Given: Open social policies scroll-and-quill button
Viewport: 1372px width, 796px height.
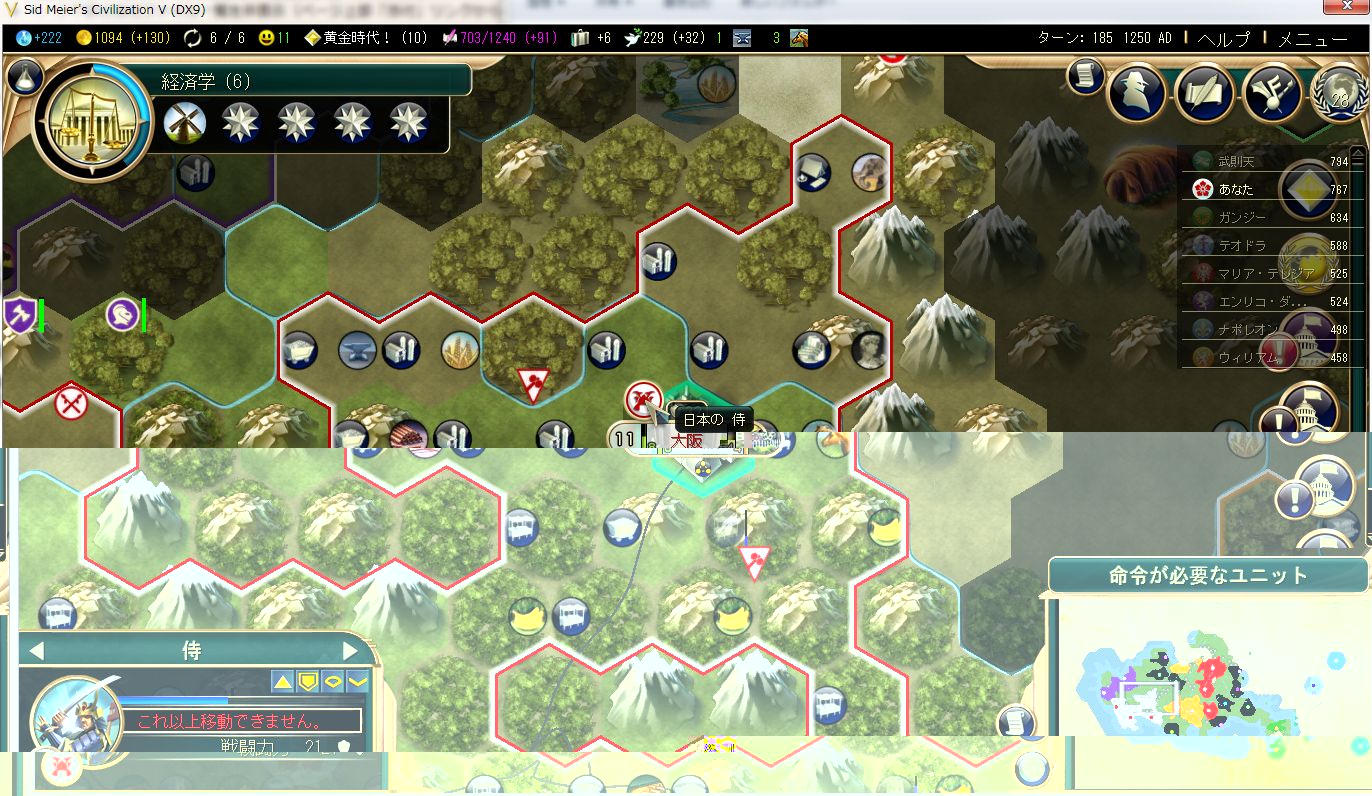Looking at the screenshot, I should pyautogui.click(x=1205, y=93).
